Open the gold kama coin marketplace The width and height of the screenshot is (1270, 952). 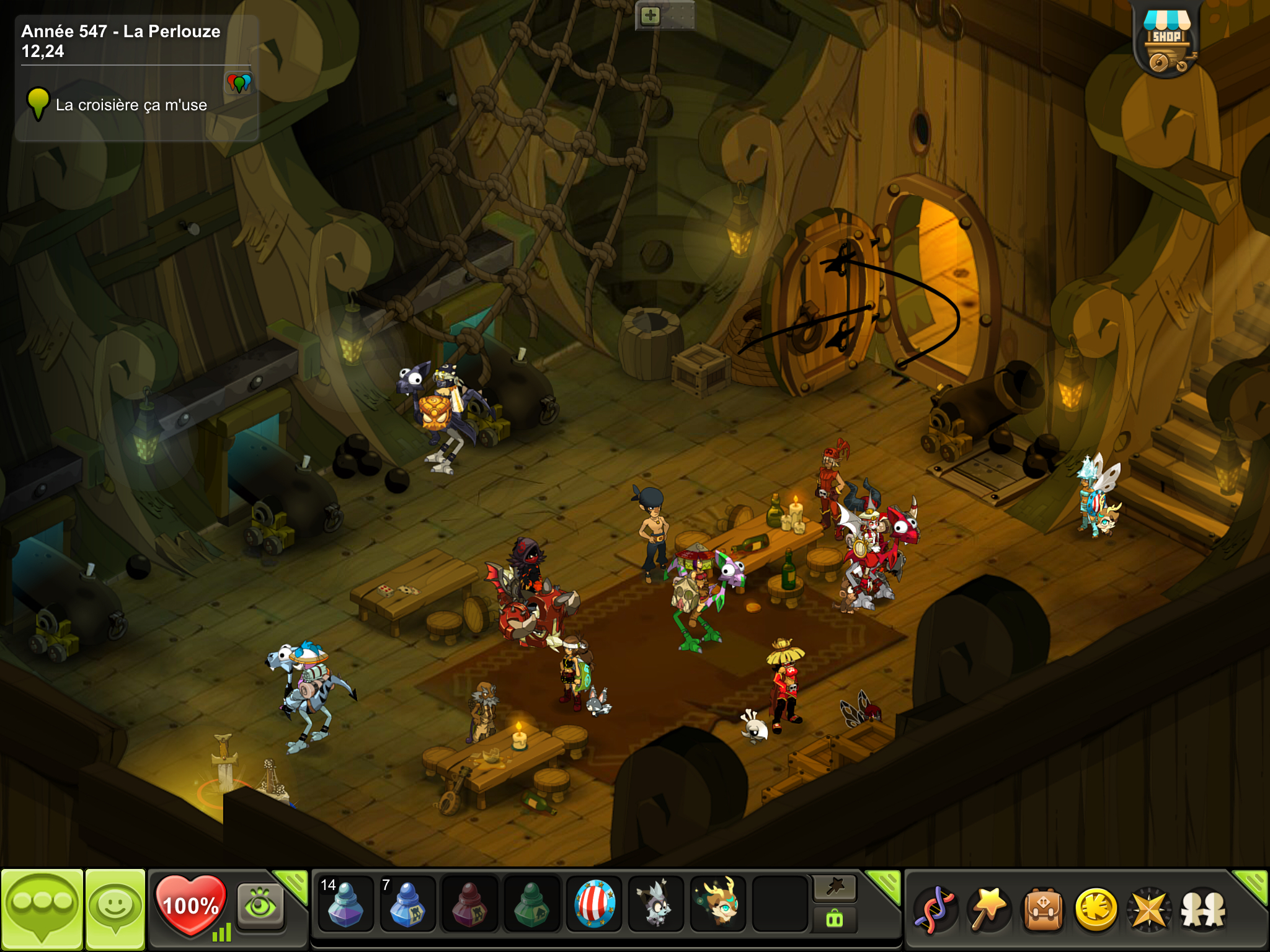tap(1096, 909)
